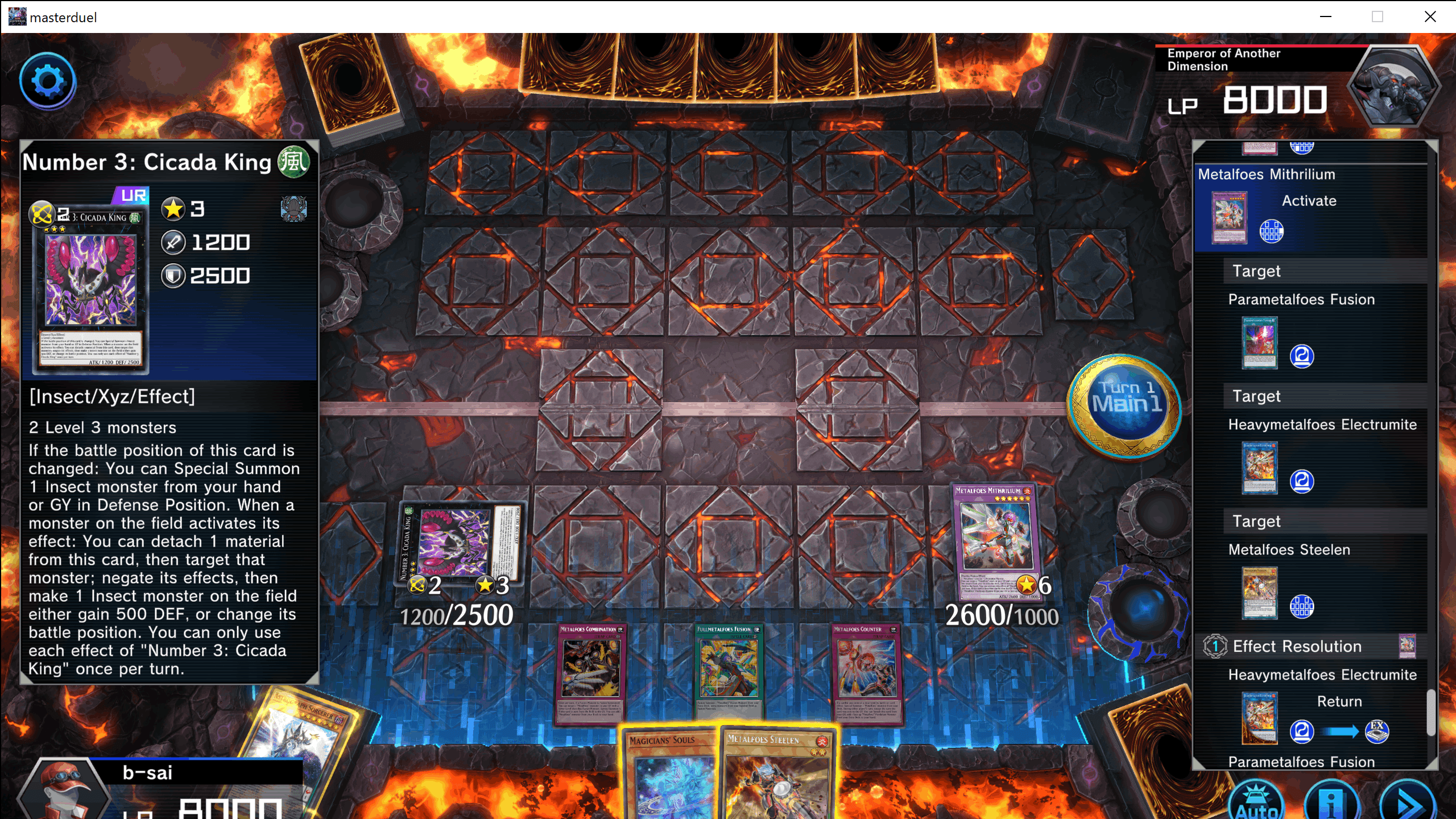Viewport: 1456px width, 819px height.
Task: Click the graveyard icon under Parametalfoes Fusion target
Action: (x=1302, y=356)
